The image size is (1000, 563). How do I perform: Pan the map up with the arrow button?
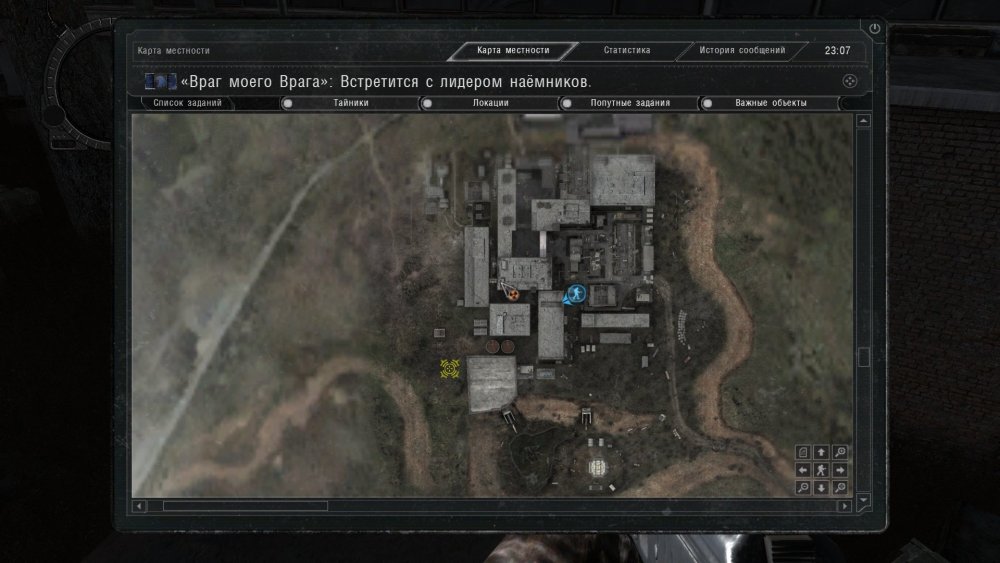821,452
